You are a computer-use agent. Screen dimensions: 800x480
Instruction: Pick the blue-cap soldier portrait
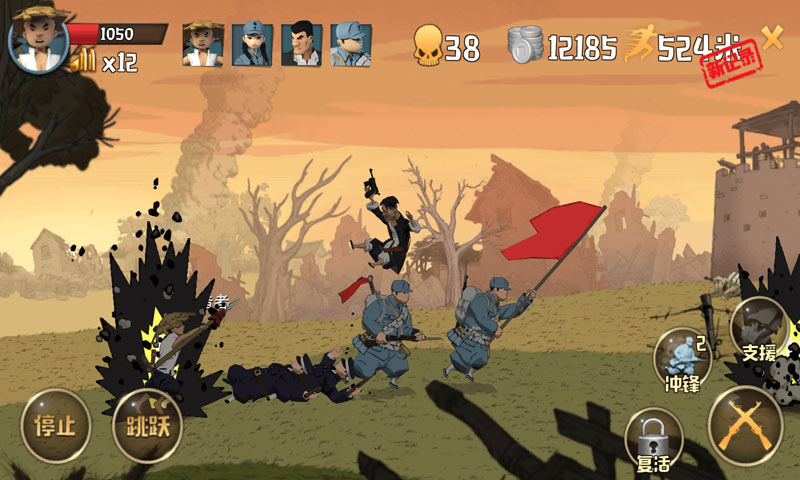[350, 45]
